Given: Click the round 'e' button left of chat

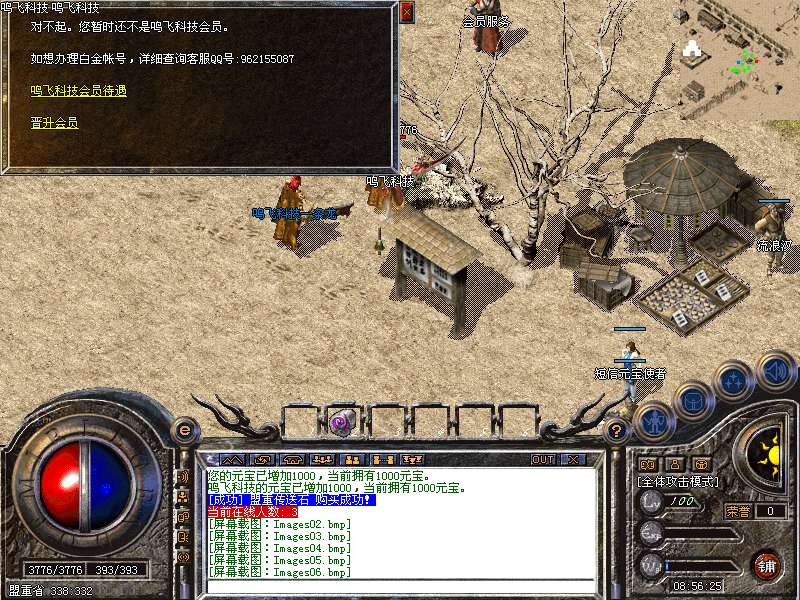Looking at the screenshot, I should (x=184, y=431).
